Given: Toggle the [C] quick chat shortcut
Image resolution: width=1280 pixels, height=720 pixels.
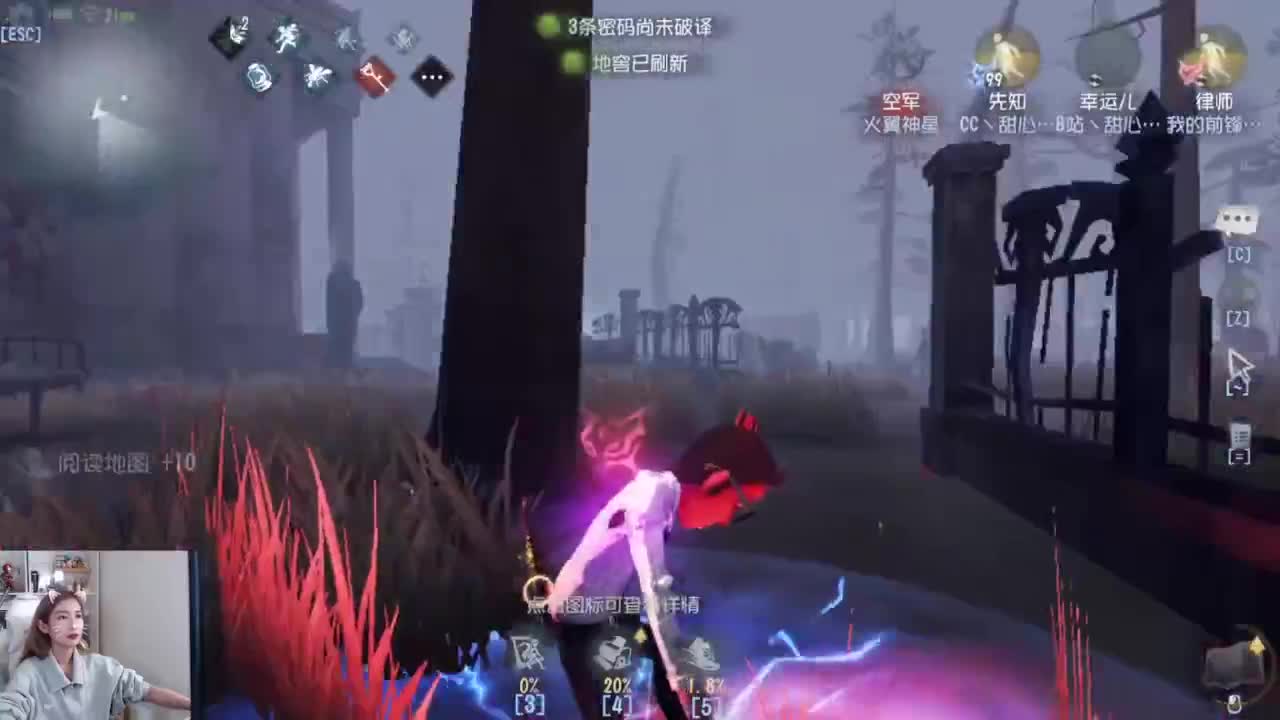Looking at the screenshot, I should [1238, 255].
